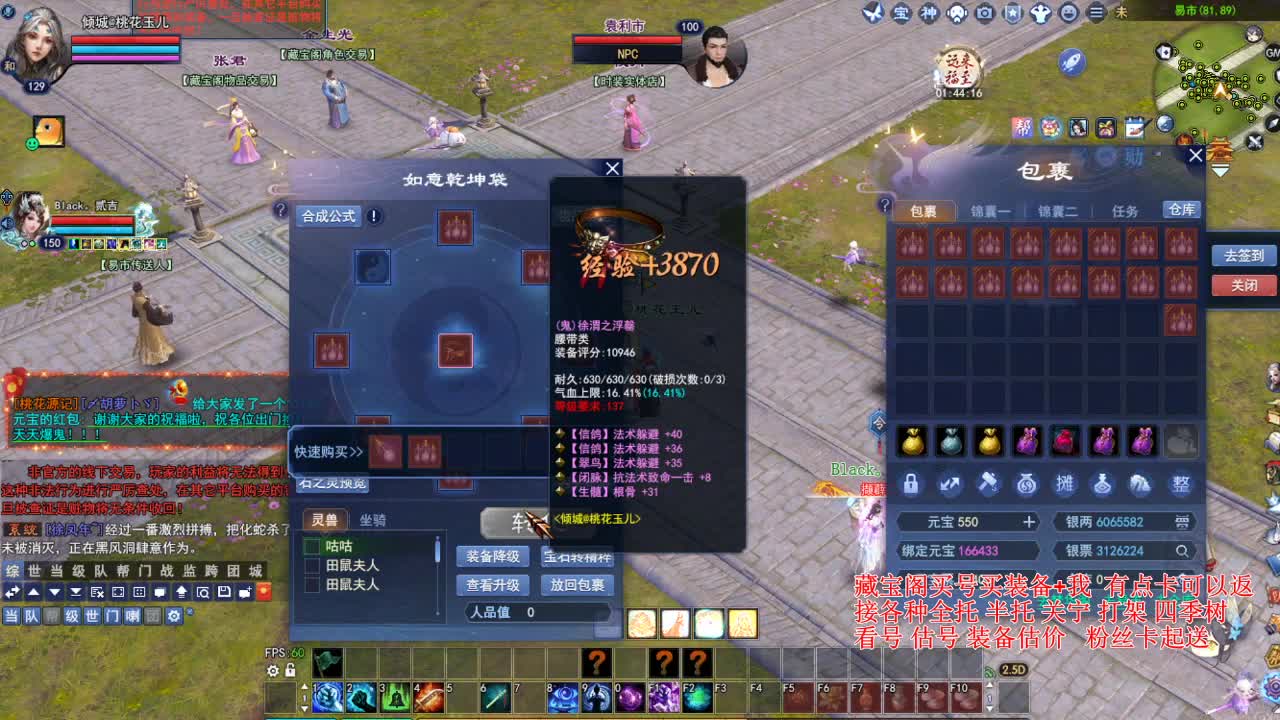Select the bell skill icon on the hotbar
The image size is (1280, 720).
pos(395,698)
